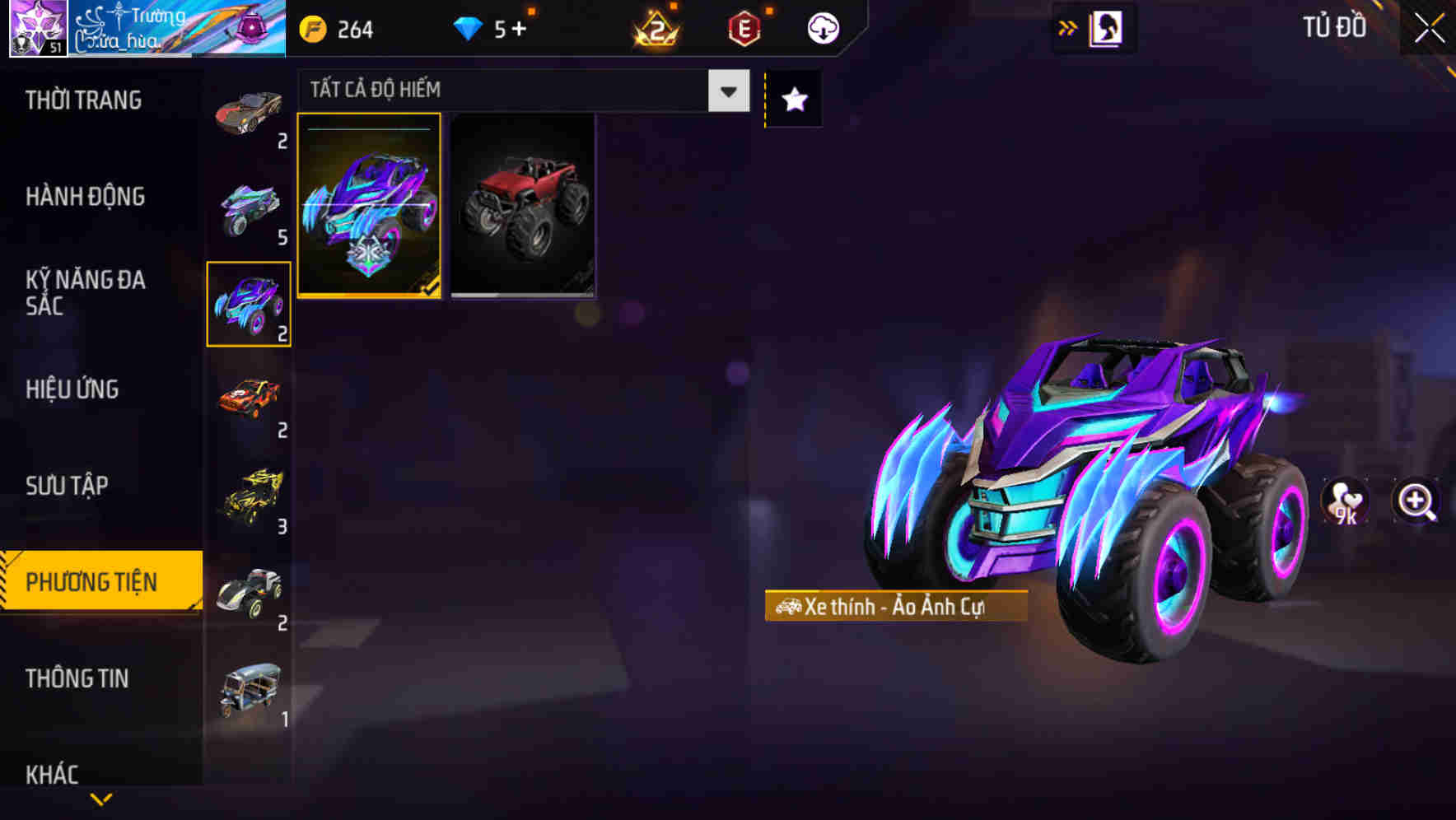Click the red E hexagon event icon
The image size is (1456, 820).
(742, 28)
